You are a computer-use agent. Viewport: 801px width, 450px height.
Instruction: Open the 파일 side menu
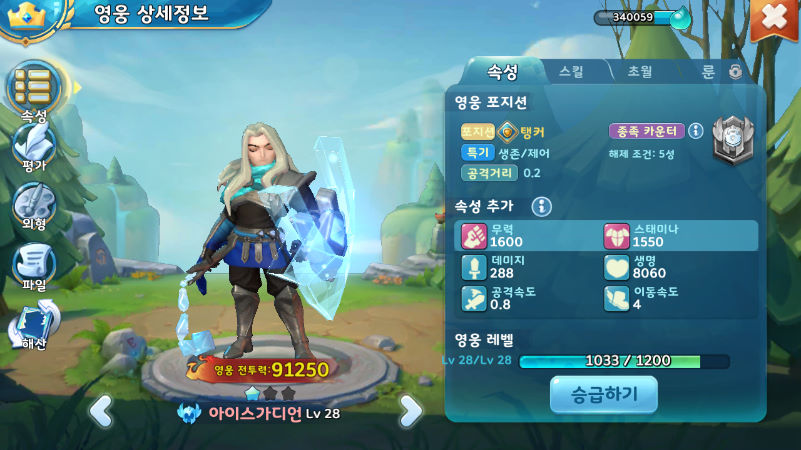coord(34,267)
